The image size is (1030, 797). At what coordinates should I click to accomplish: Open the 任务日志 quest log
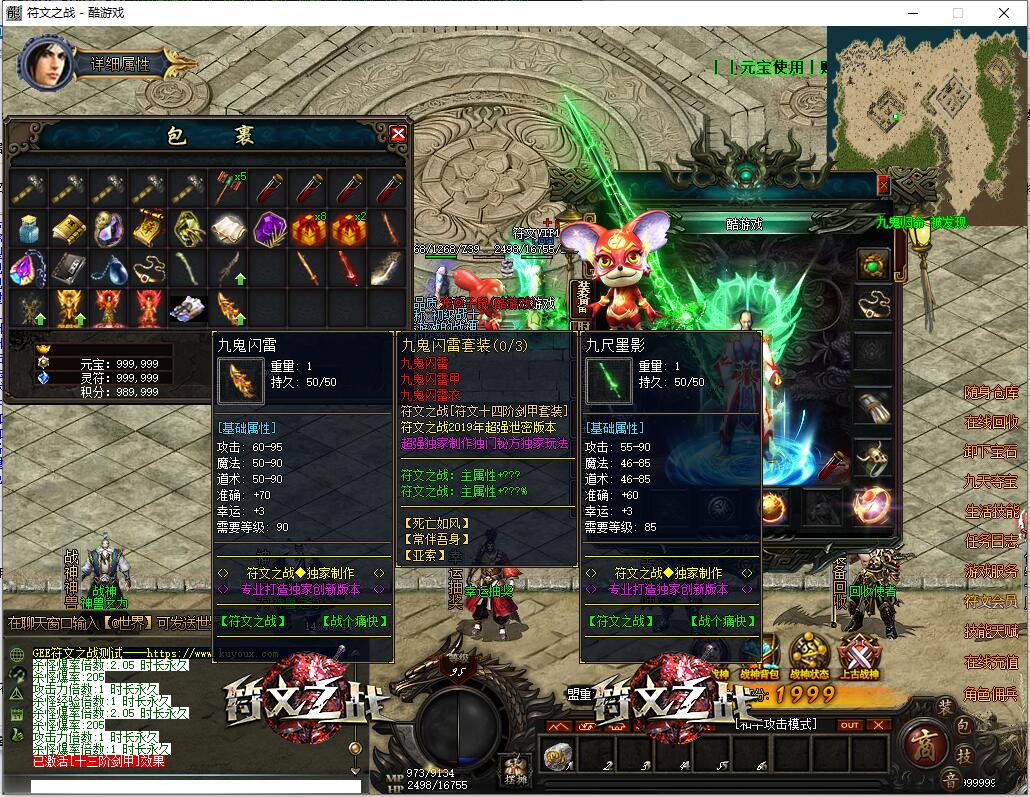click(990, 541)
